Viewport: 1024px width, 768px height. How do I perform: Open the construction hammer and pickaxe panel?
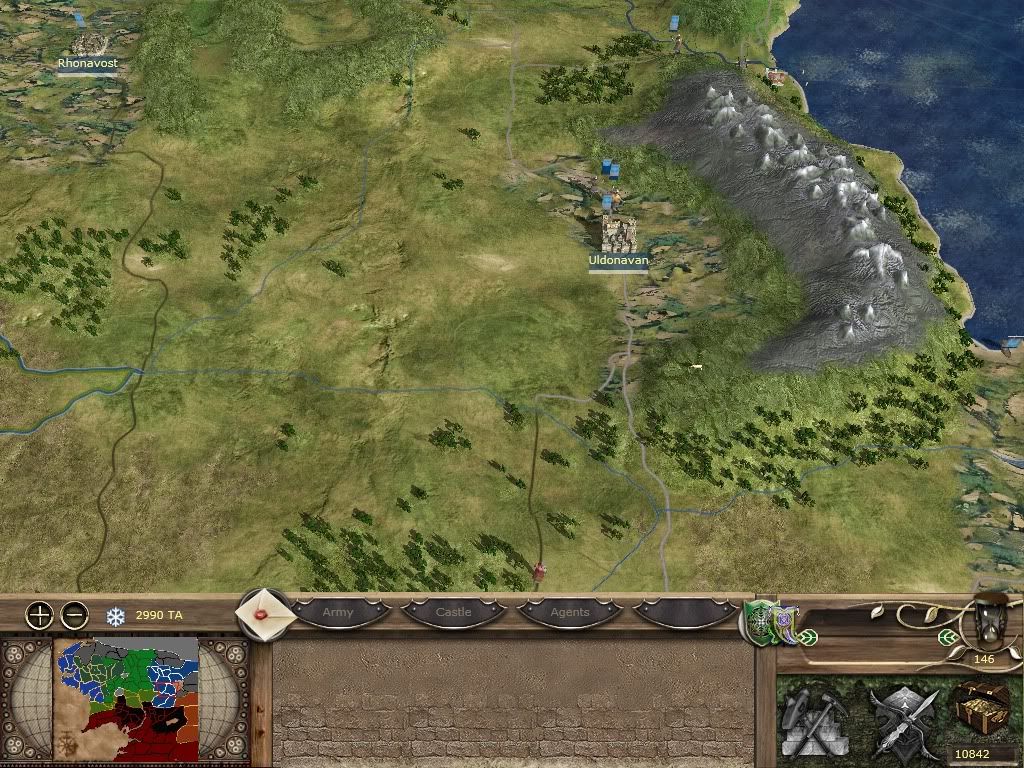point(817,718)
